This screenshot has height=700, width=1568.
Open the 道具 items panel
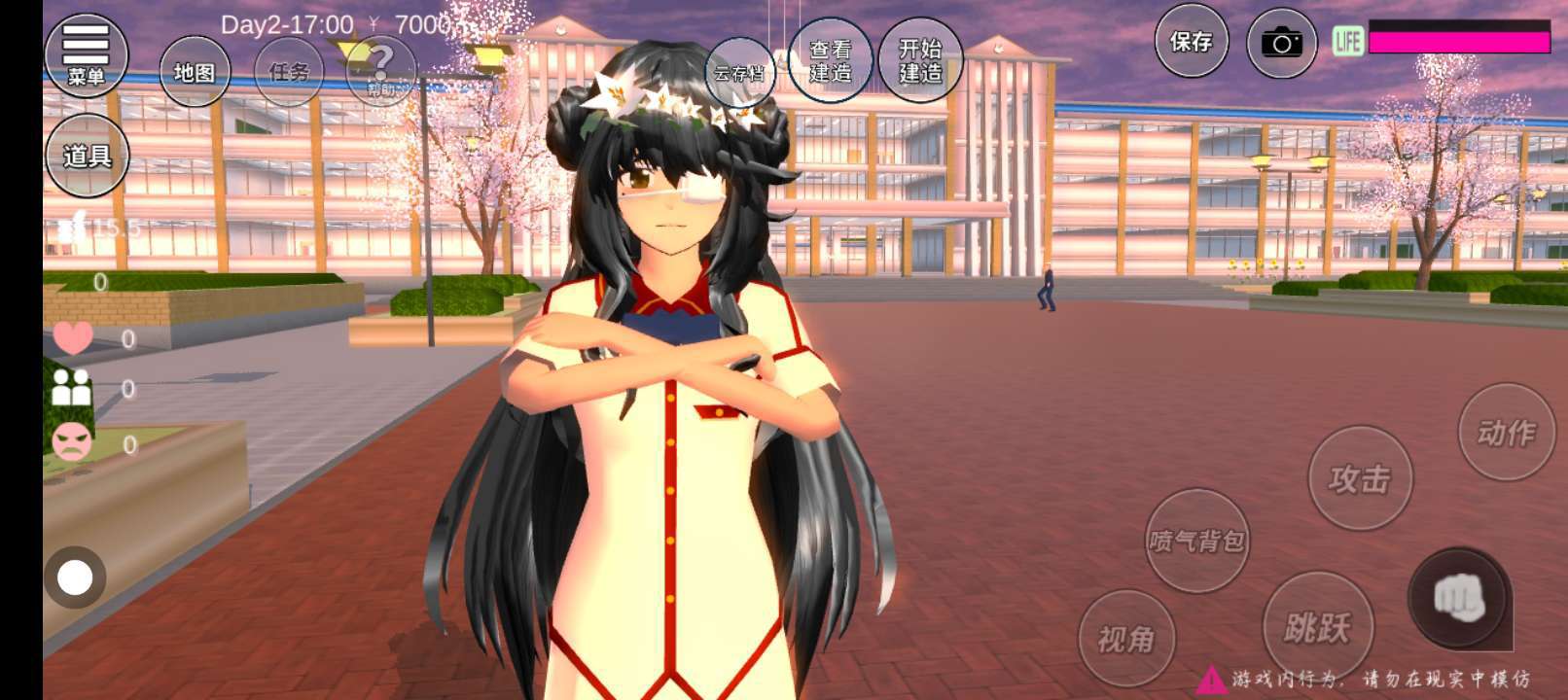(x=87, y=156)
